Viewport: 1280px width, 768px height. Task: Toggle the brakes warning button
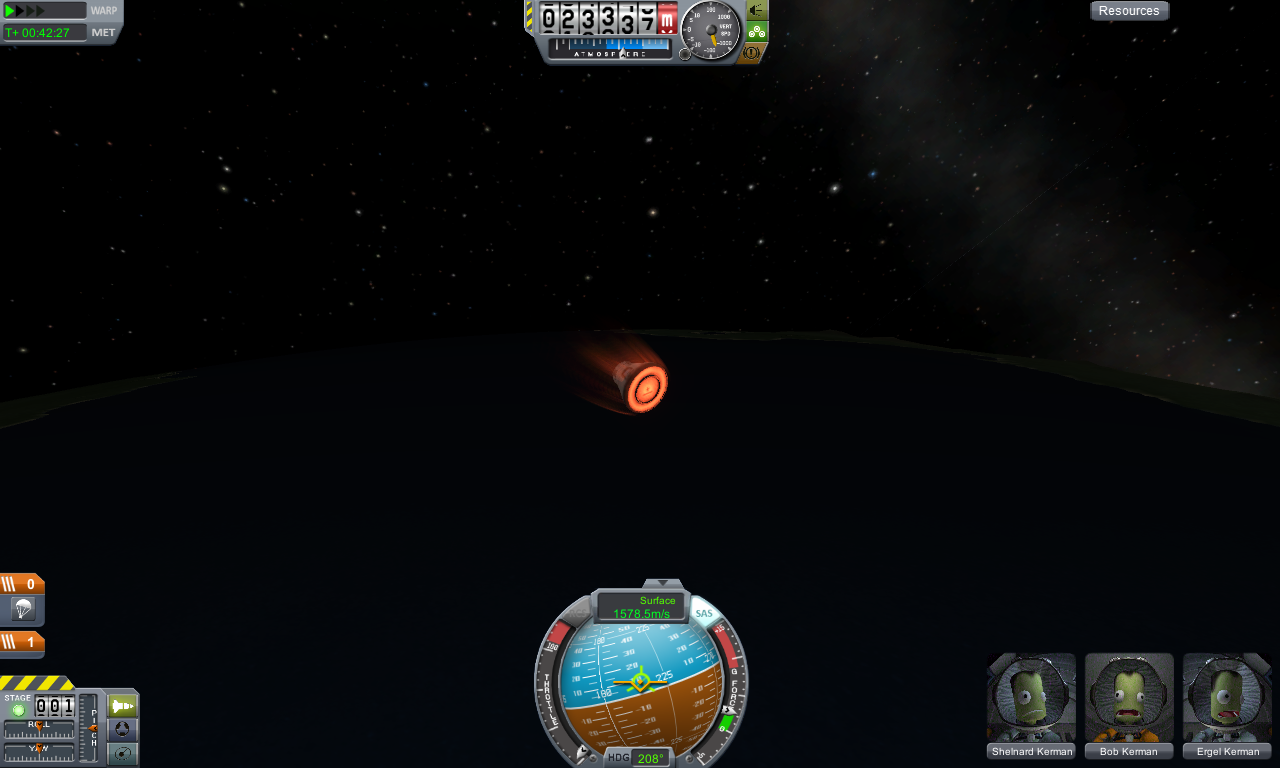tap(753, 52)
